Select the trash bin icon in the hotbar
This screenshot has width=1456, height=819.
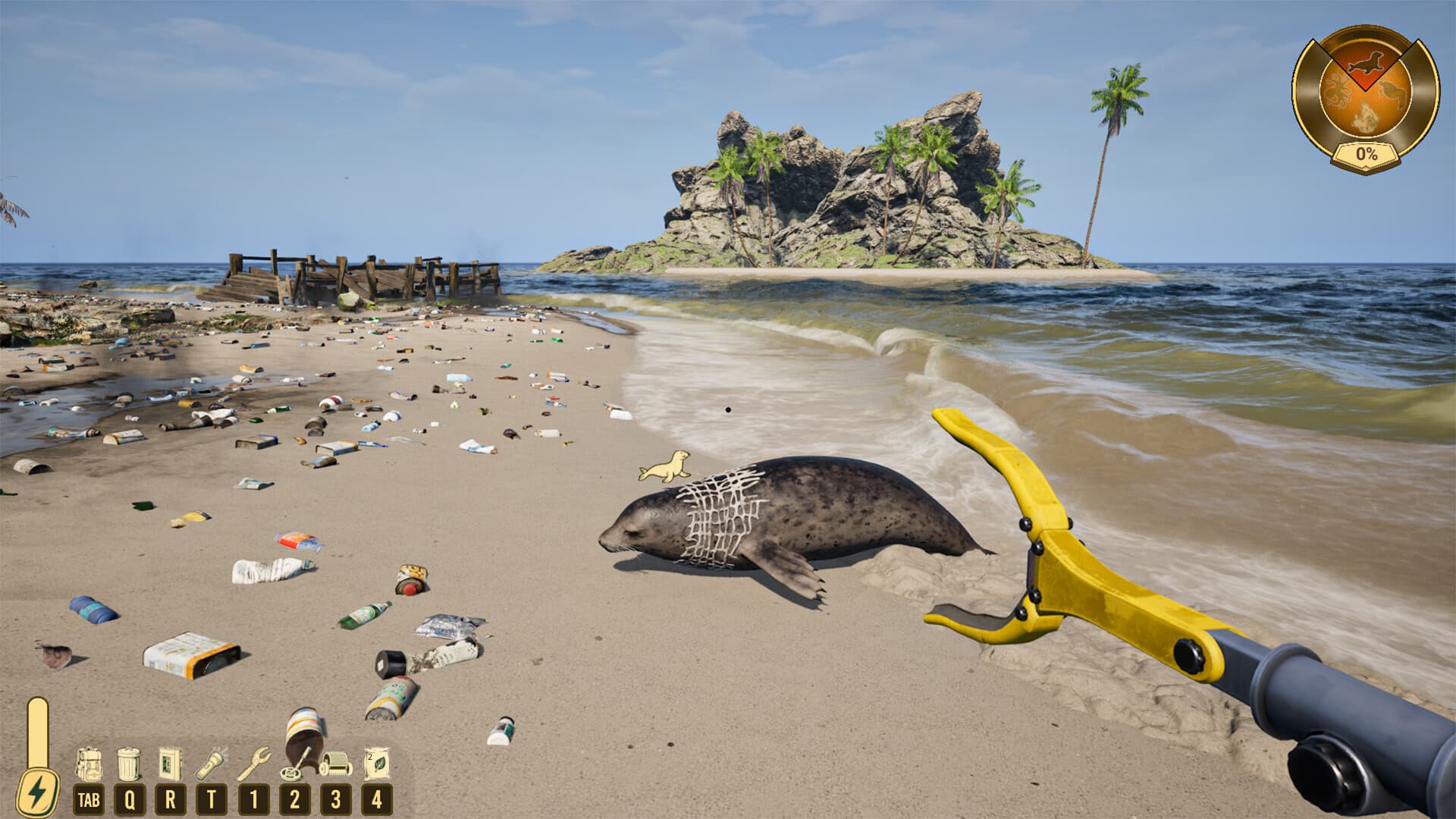(128, 763)
